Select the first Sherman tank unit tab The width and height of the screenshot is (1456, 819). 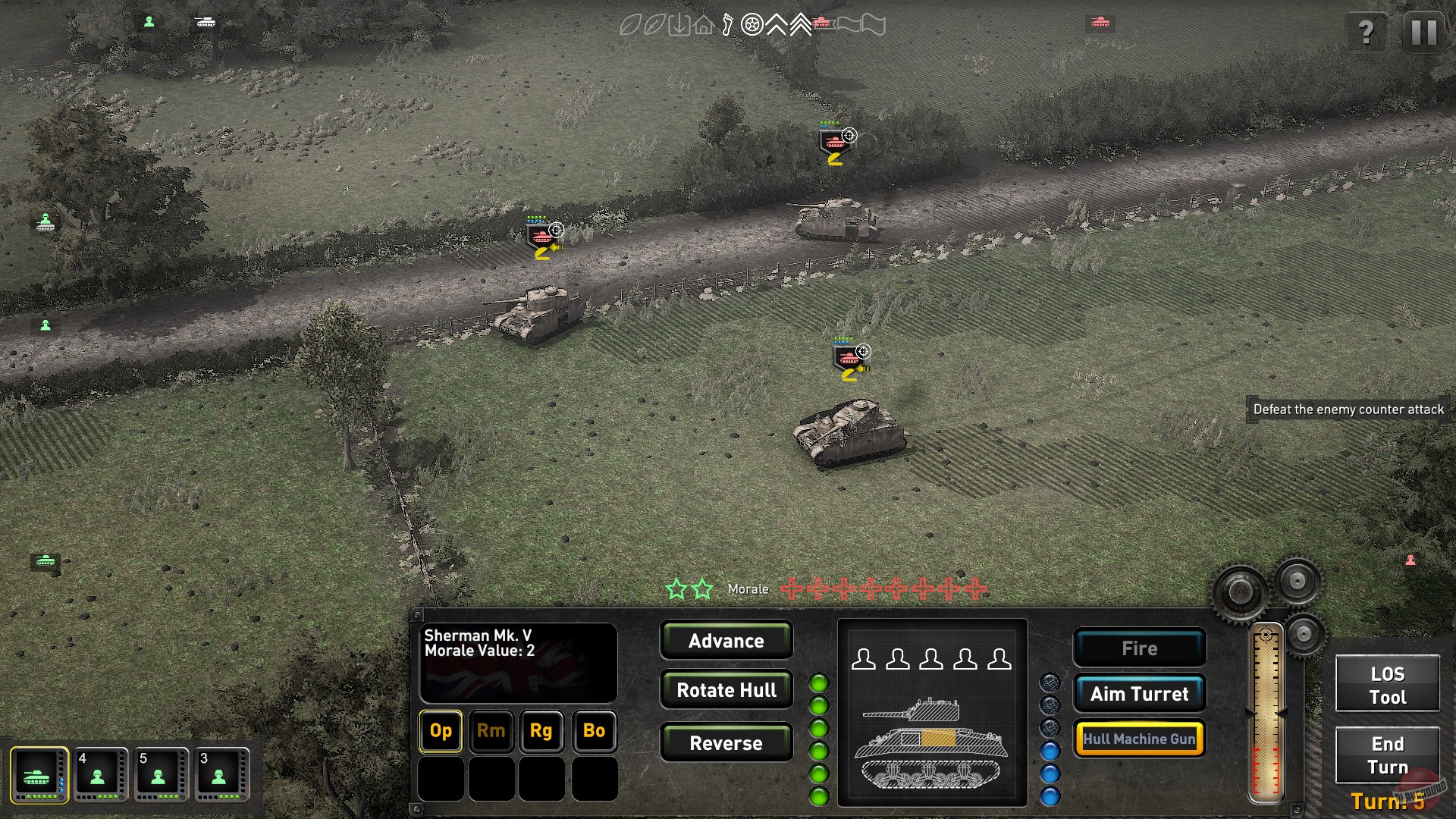(40, 773)
